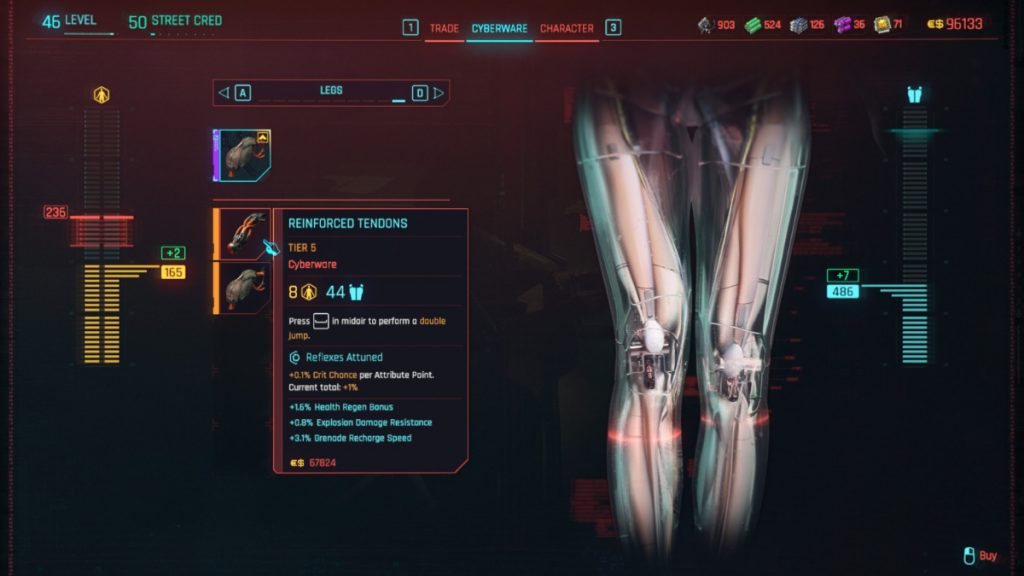Screen dimensions: 1024x576
Task: Select the equipped purple leg cyberware slot
Action: point(243,155)
